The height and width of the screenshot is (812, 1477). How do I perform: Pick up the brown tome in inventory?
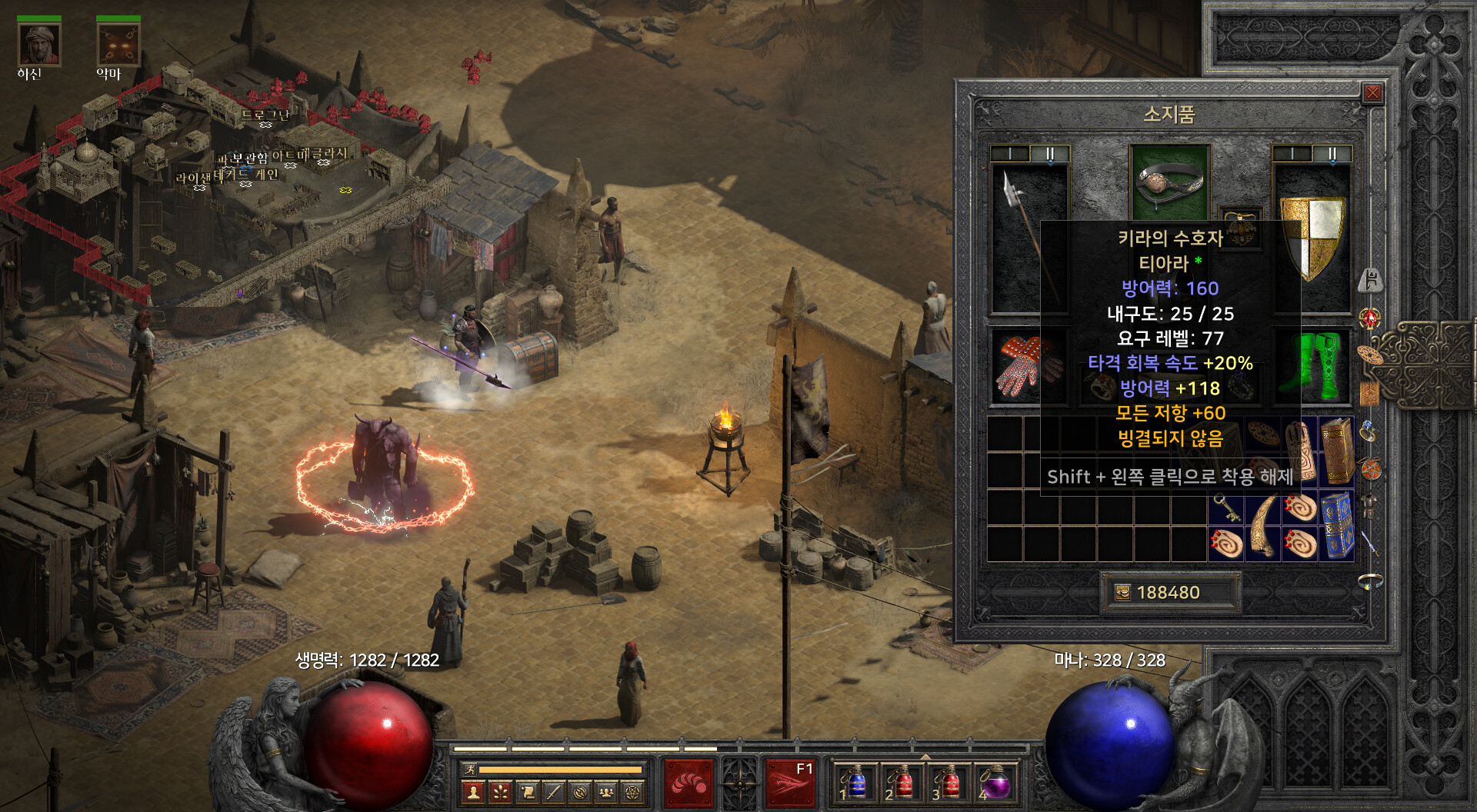click(1337, 451)
